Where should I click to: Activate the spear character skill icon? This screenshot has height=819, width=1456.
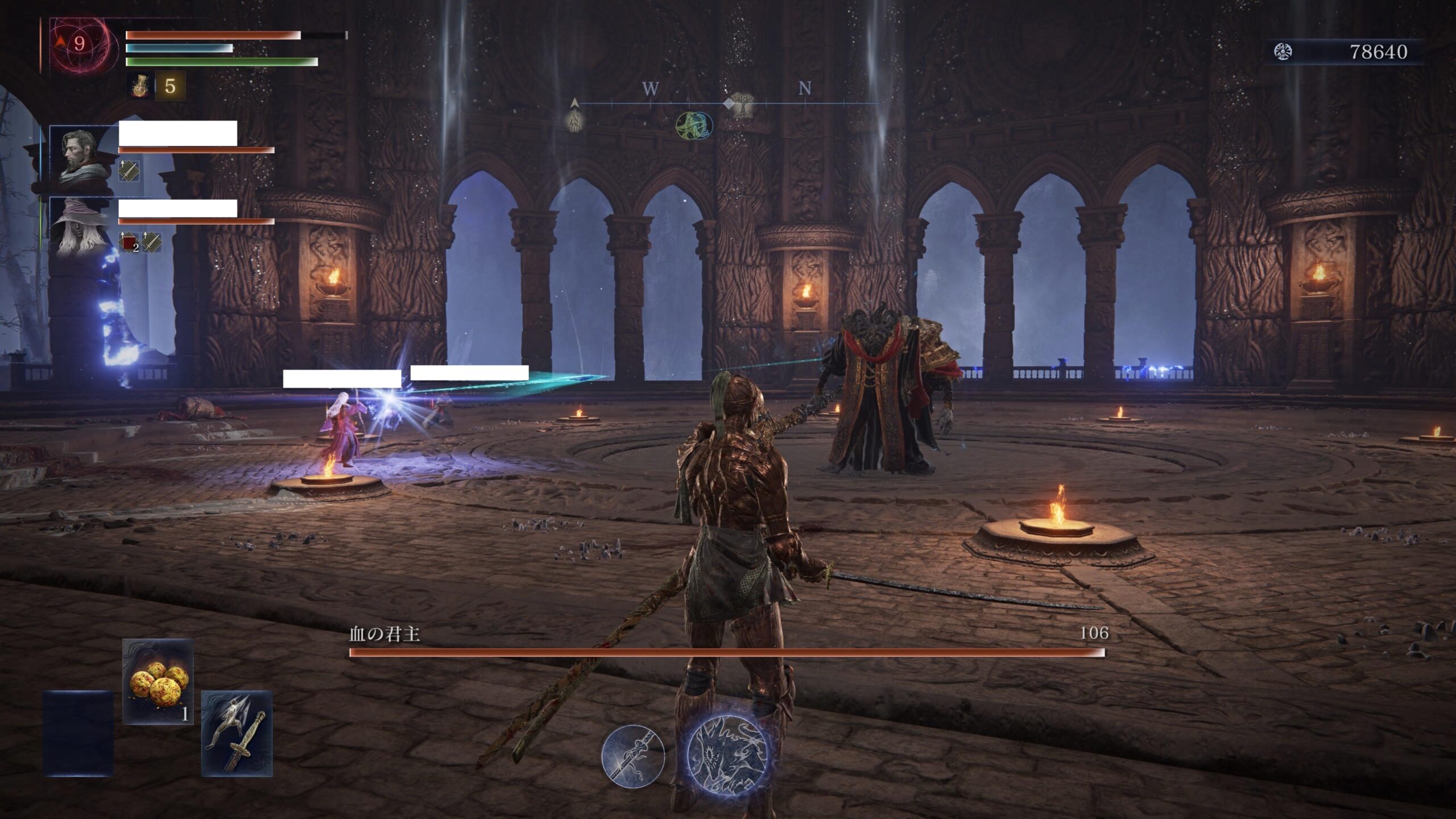[x=633, y=756]
